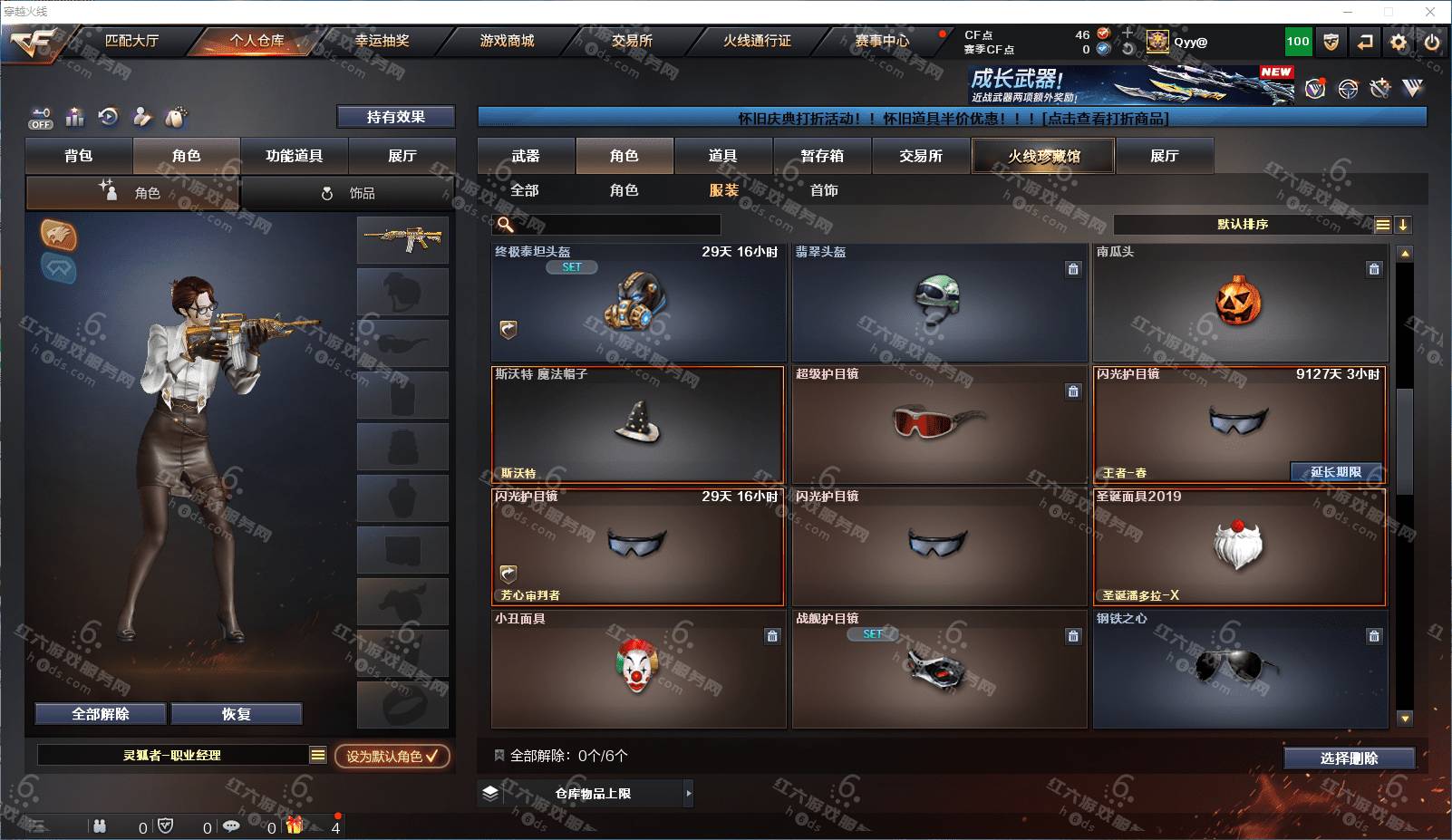Viewport: 1452px width, 840px height.
Task: Click the 持有效果 button
Action: (395, 117)
